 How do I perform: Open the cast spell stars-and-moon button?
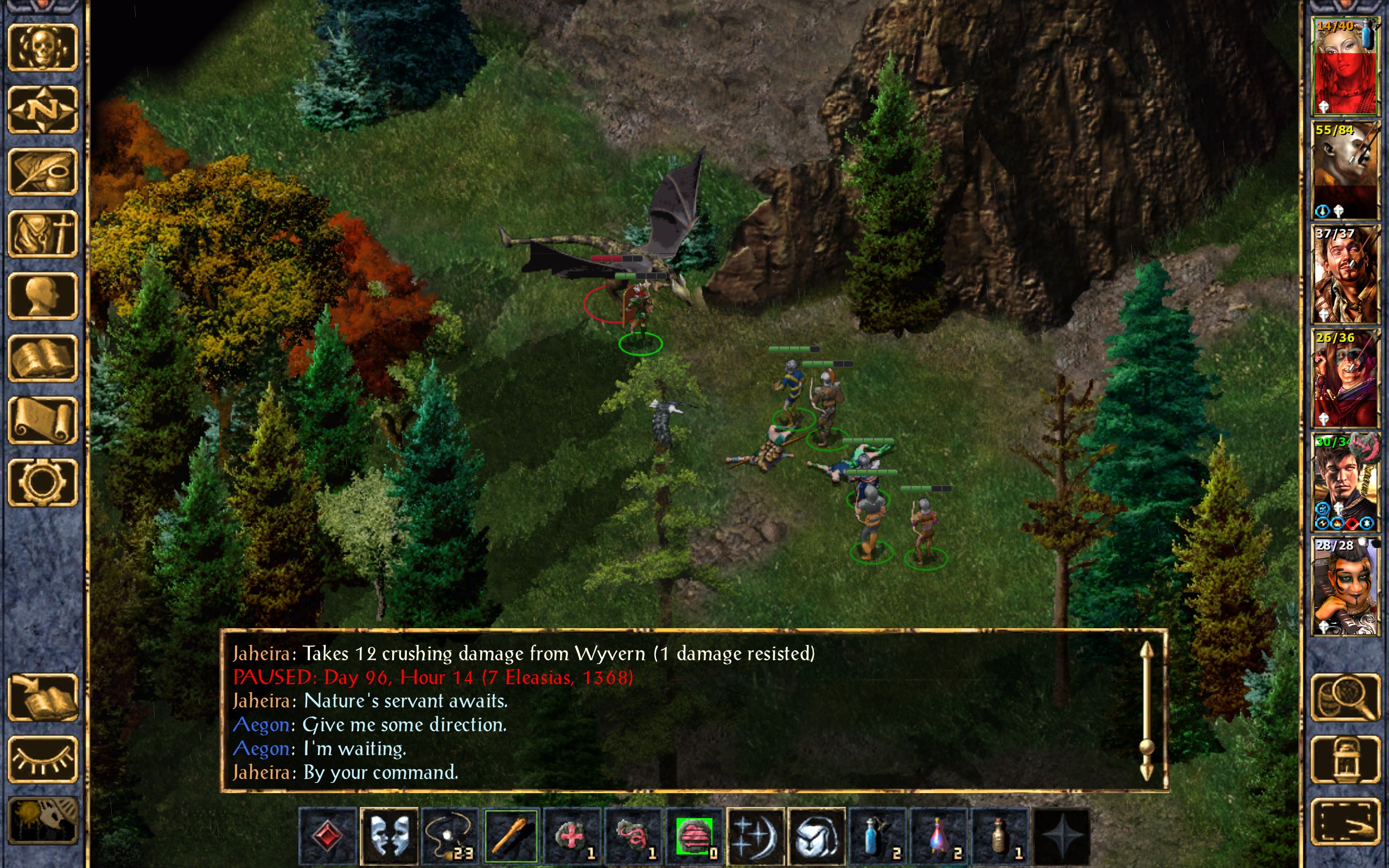tap(755, 836)
